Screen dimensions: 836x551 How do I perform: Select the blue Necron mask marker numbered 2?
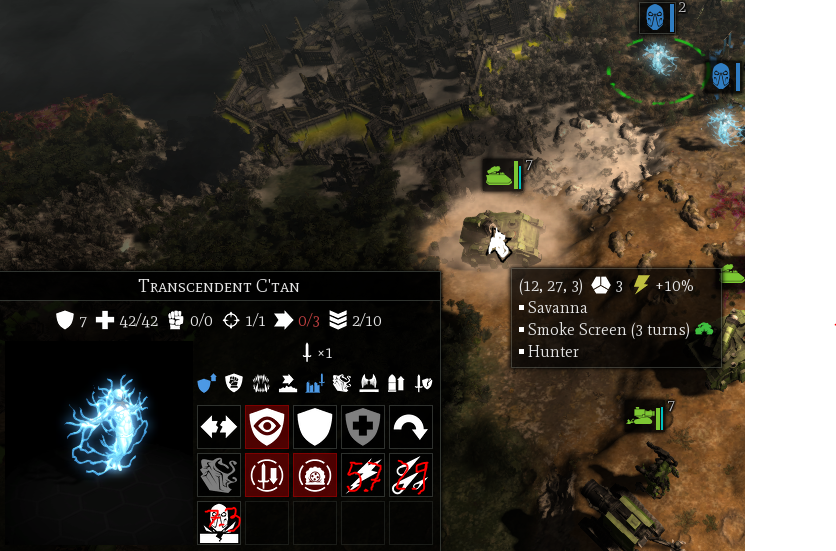pyautogui.click(x=655, y=17)
